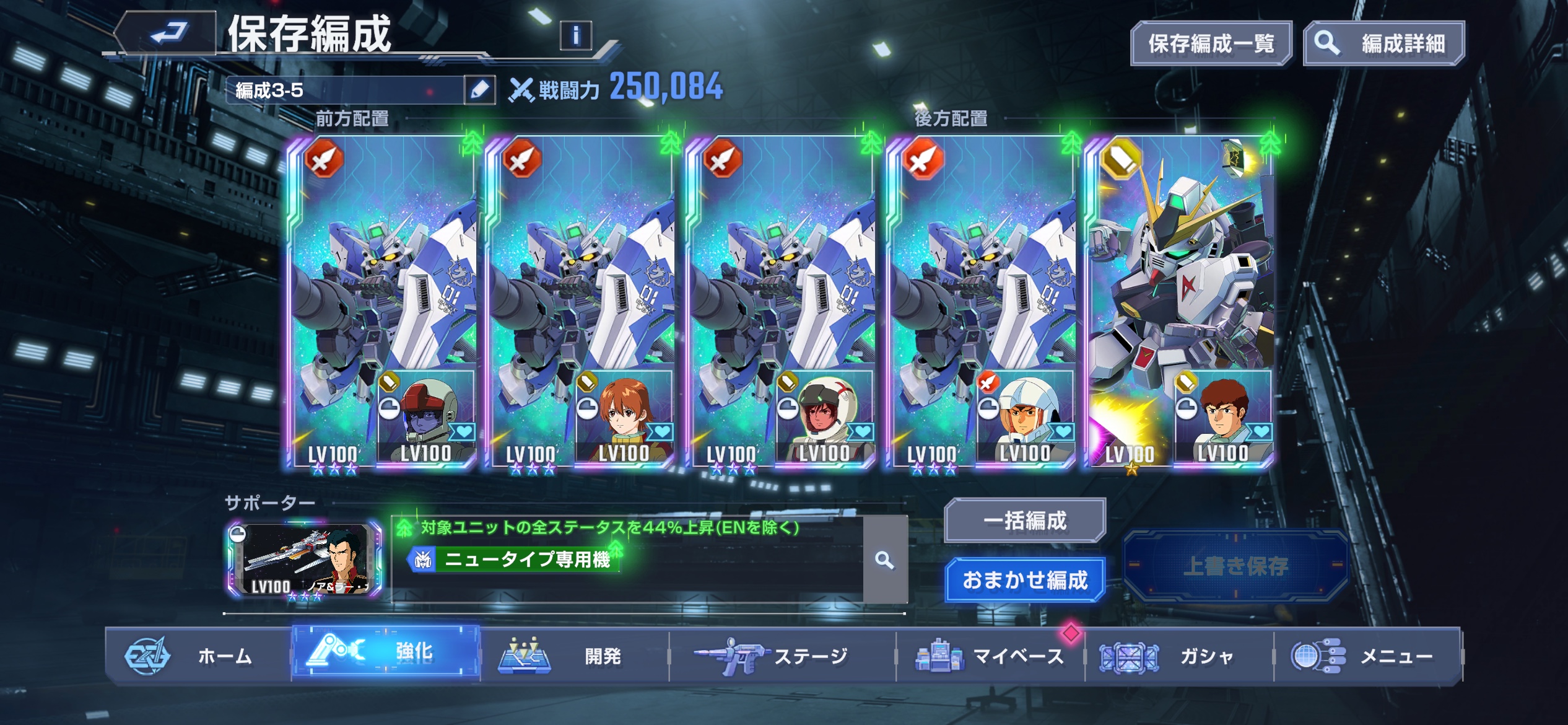Switch to the 強化 enhancement tab

pyautogui.click(x=386, y=652)
